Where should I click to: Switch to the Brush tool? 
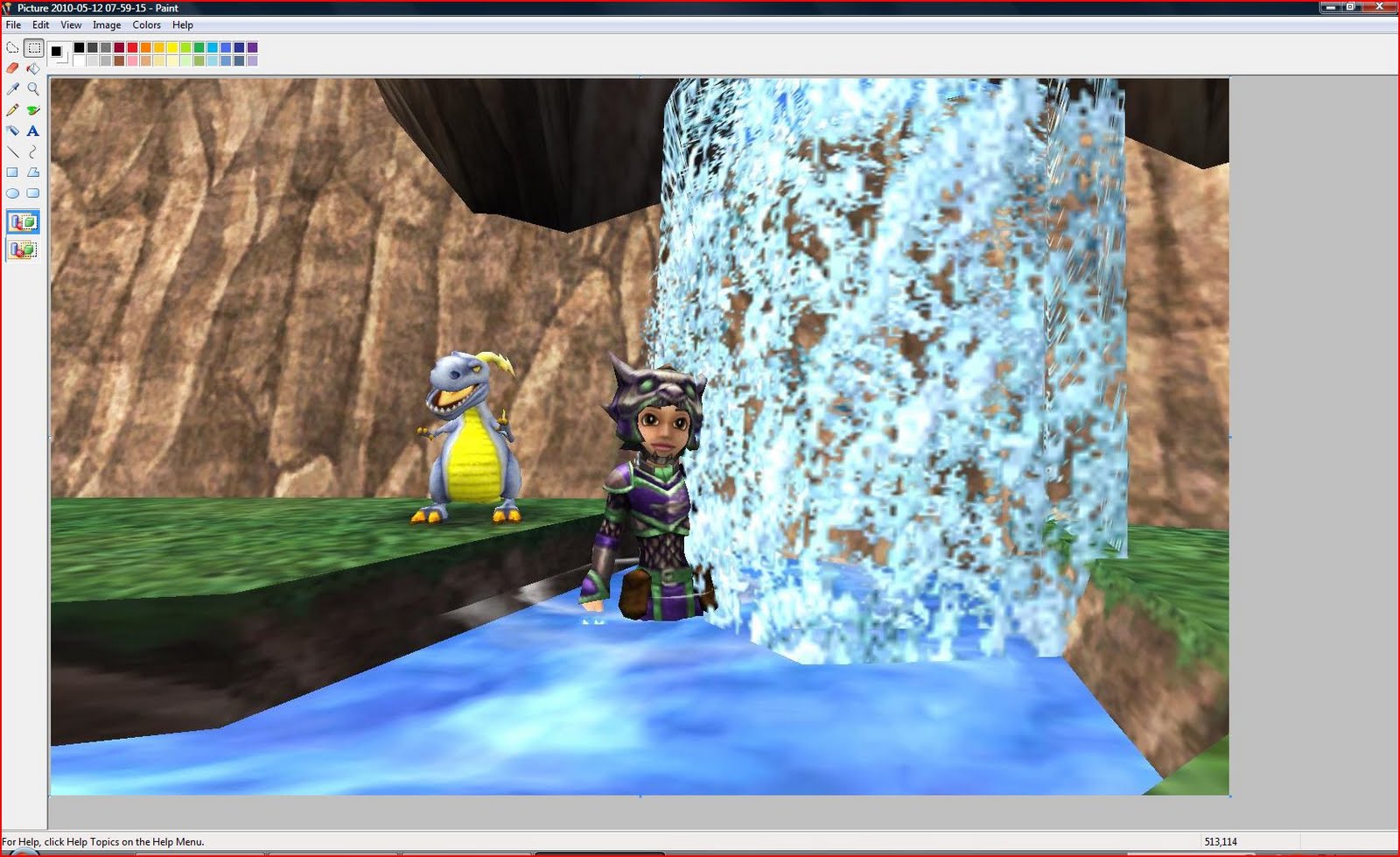tap(33, 109)
